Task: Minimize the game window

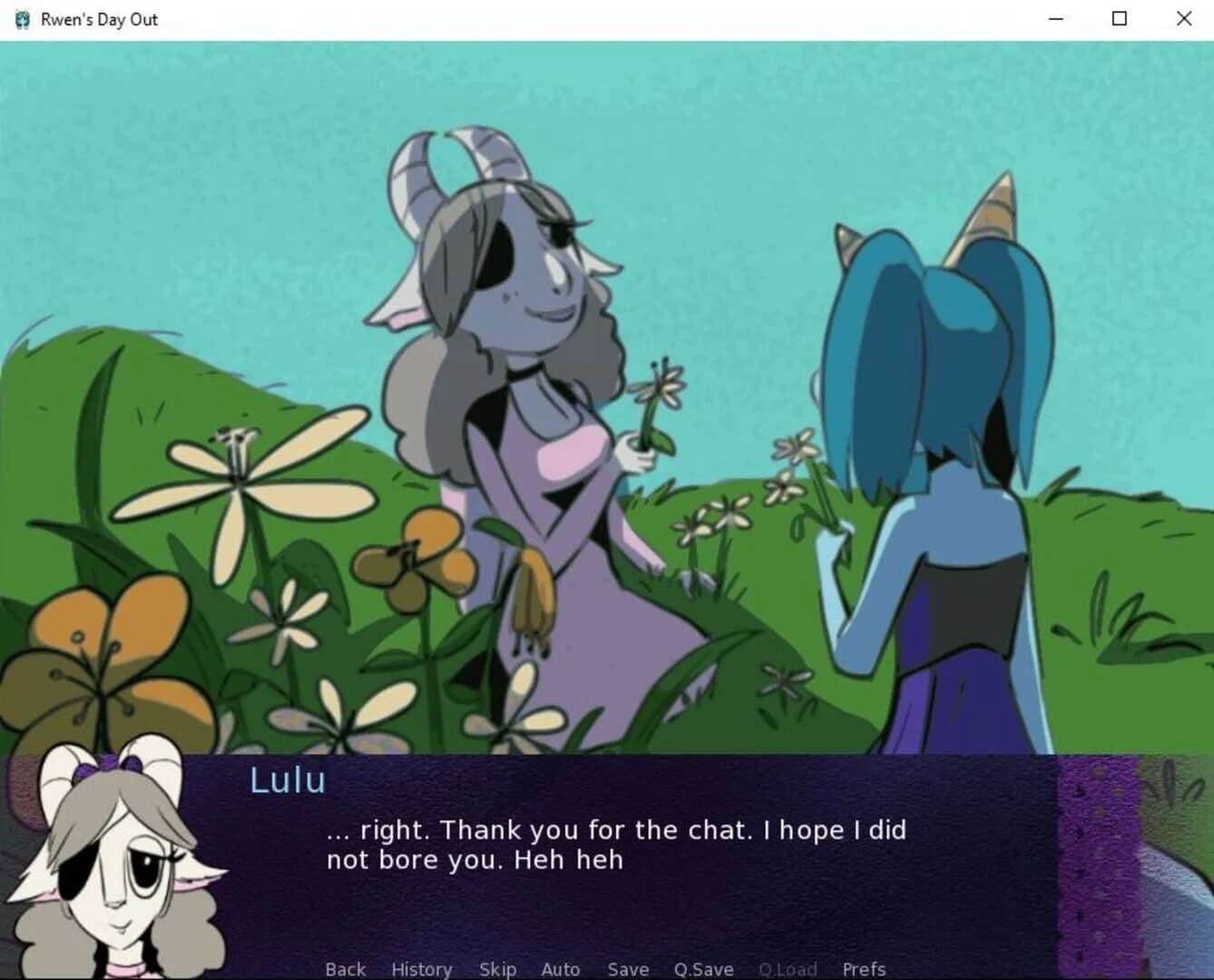Action: 1055,18
